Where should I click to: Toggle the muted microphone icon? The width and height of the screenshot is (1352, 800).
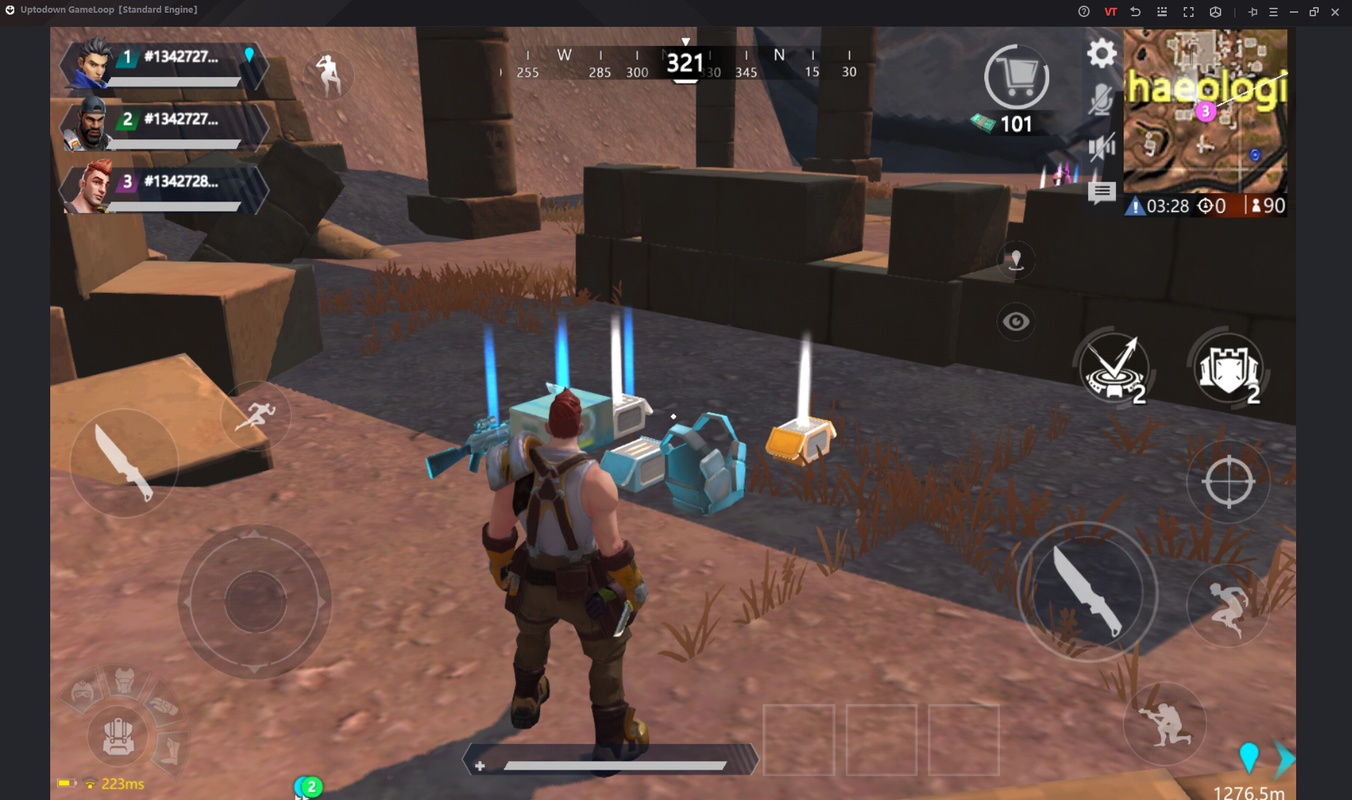click(1101, 101)
